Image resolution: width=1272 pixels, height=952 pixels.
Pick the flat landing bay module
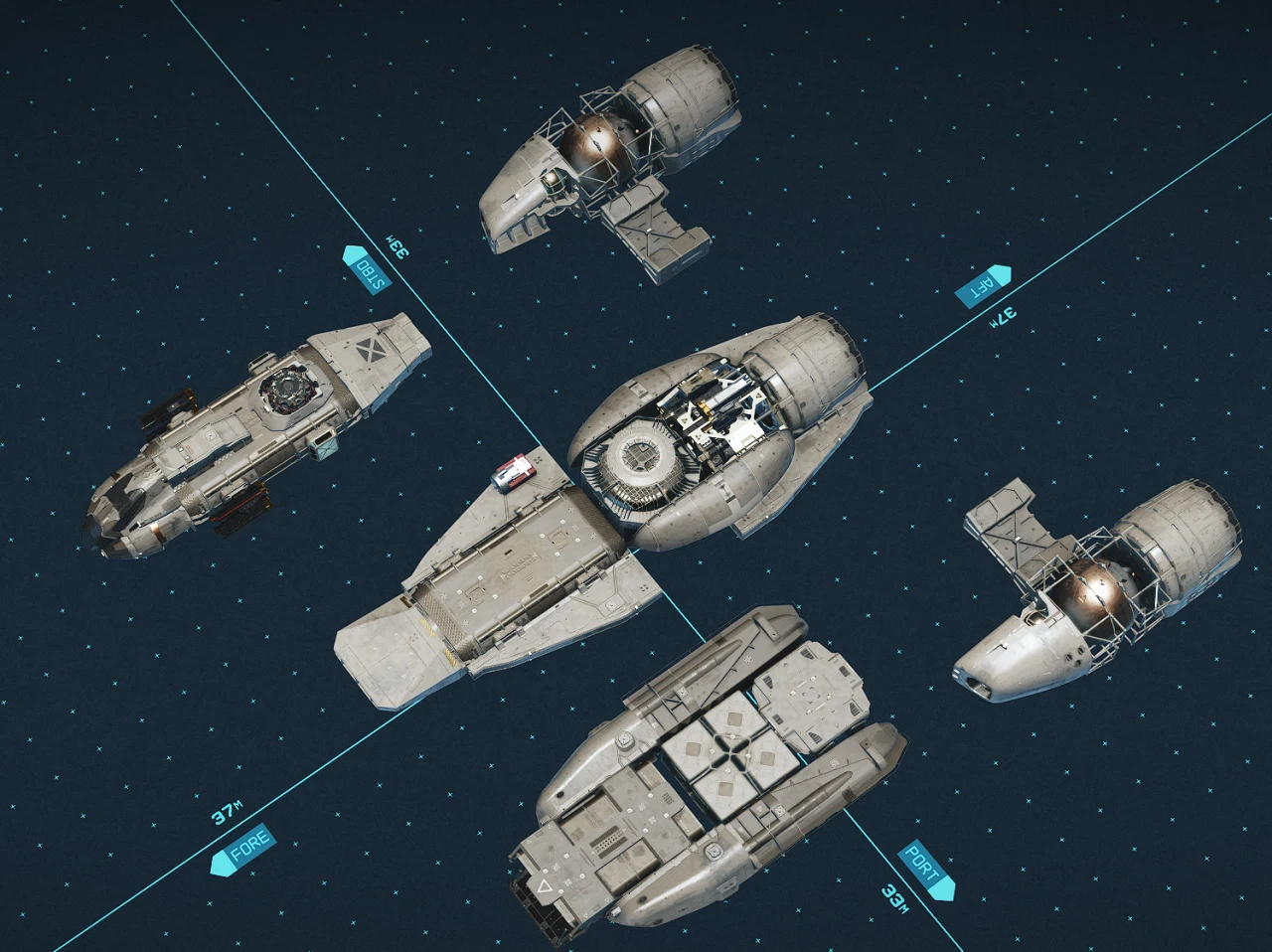pyautogui.click(x=497, y=586)
